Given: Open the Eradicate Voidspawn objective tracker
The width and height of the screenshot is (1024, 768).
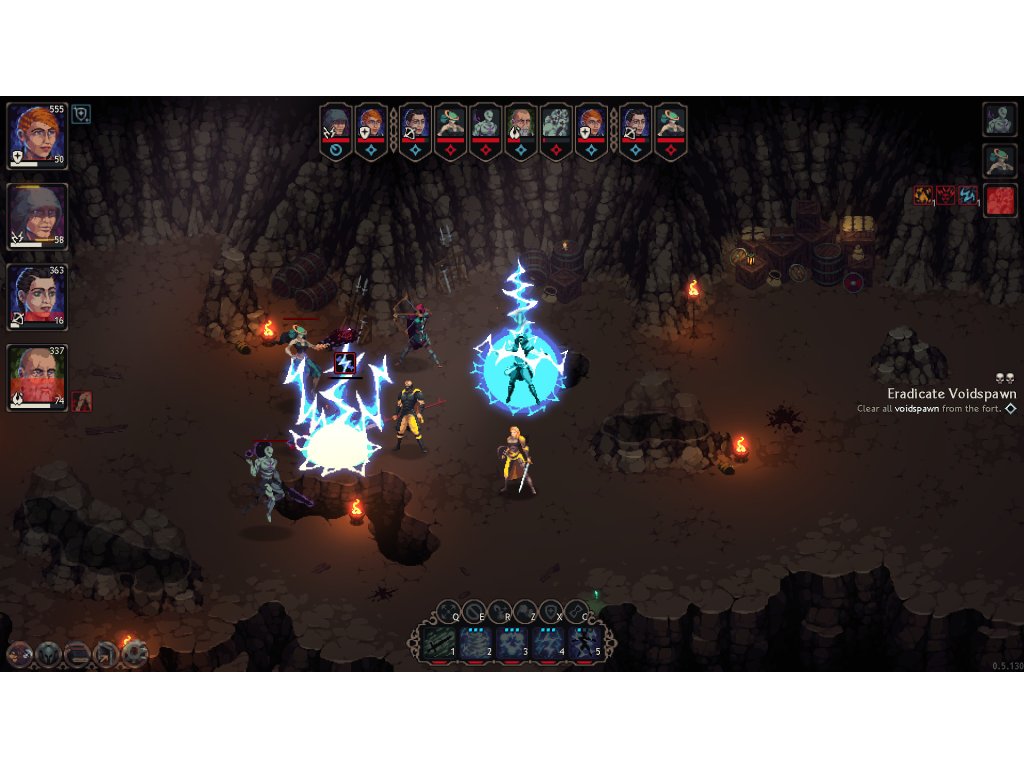Looking at the screenshot, I should [950, 394].
